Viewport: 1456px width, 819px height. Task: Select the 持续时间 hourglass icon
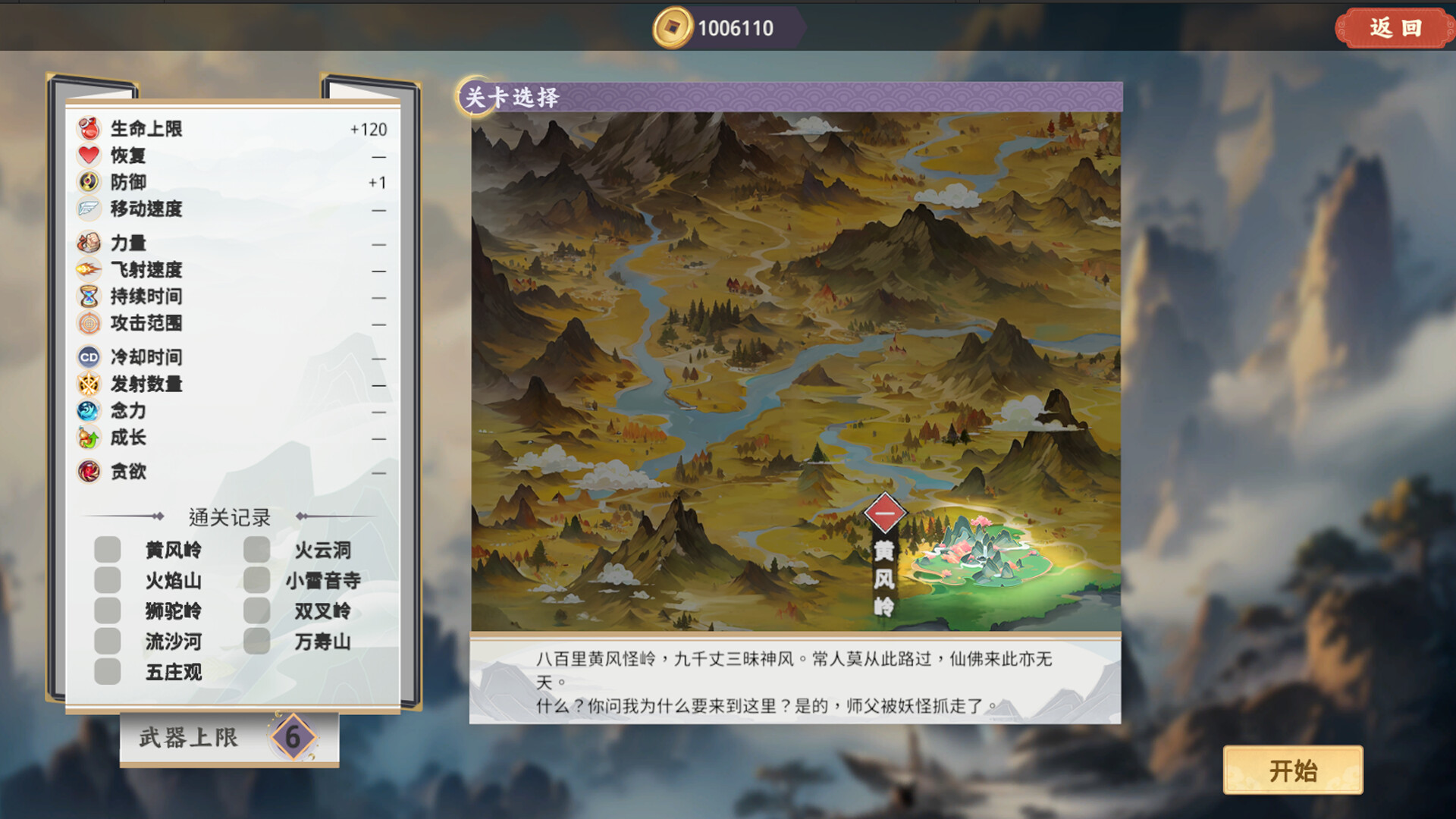pos(88,297)
